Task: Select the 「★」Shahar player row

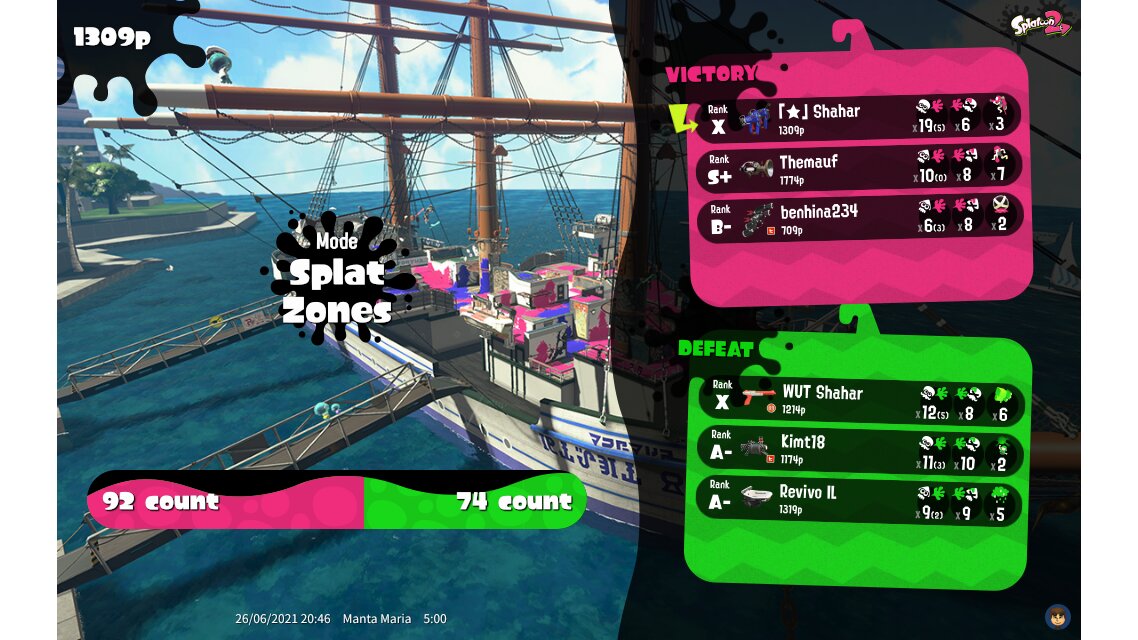Action: 859,119
